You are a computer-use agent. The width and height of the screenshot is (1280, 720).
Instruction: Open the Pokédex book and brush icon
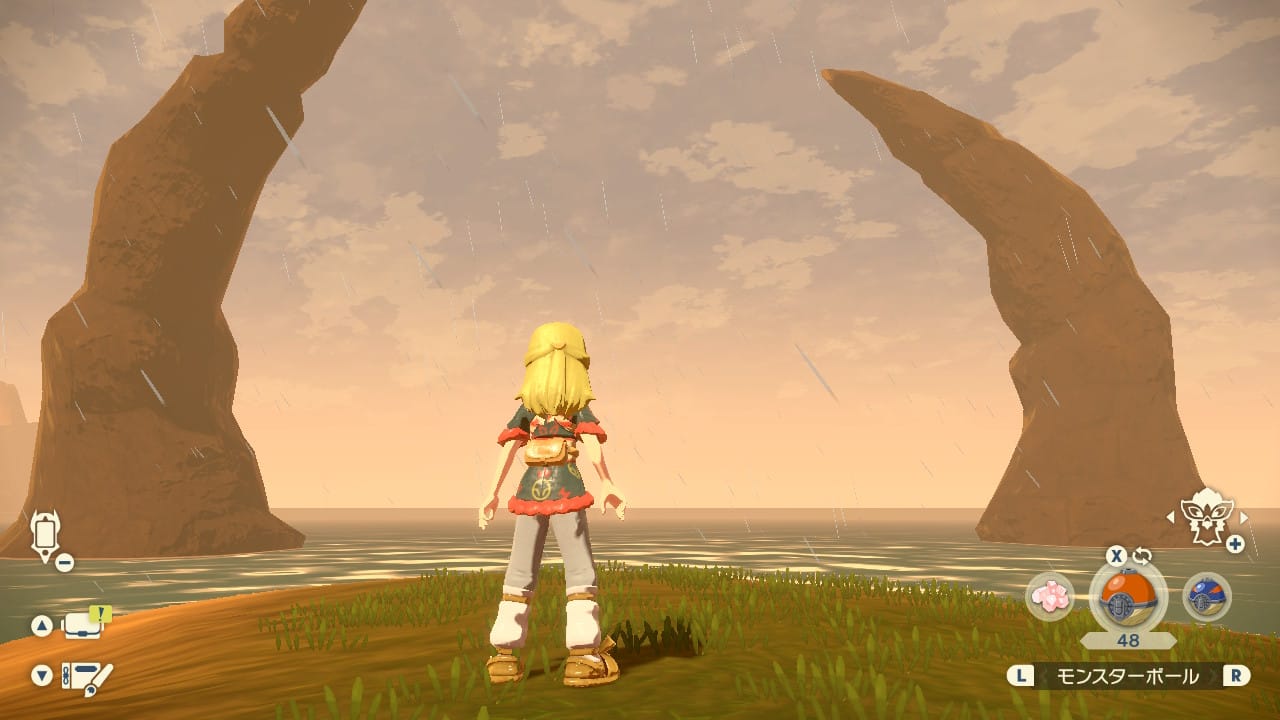87,676
